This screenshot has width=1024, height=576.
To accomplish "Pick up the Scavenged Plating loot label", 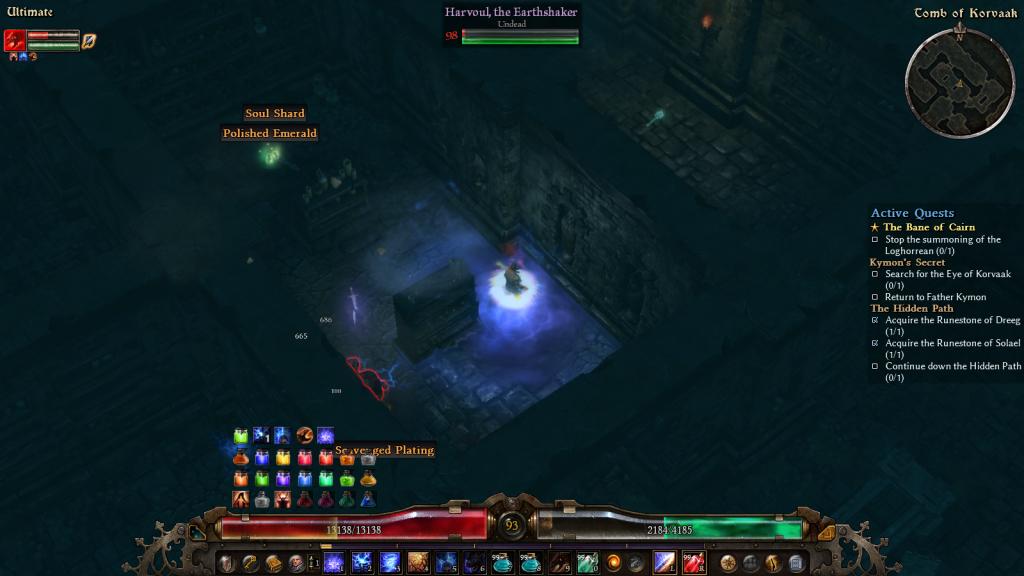I will pyautogui.click(x=385, y=450).
